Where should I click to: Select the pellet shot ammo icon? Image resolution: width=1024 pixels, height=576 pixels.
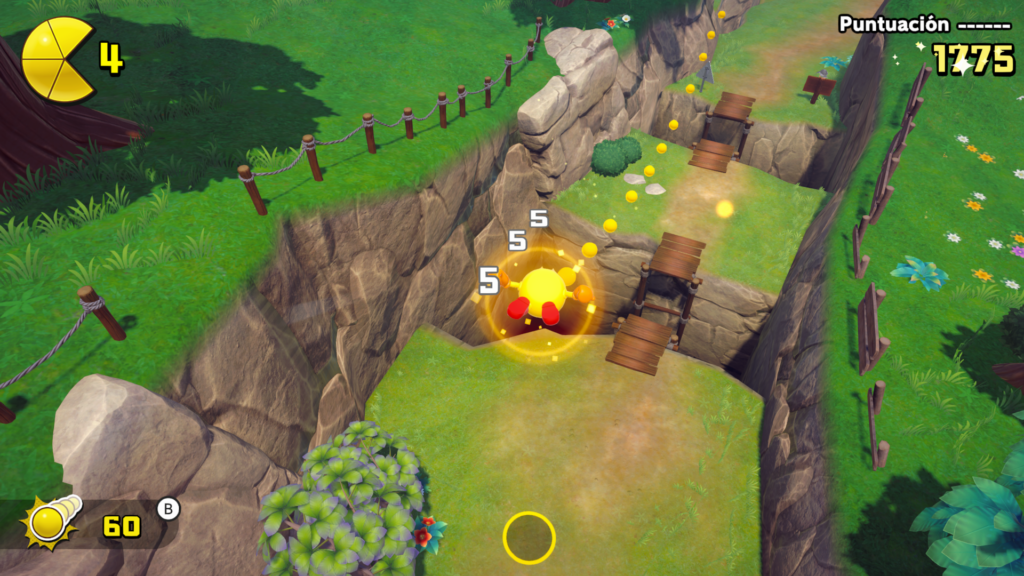tap(53, 520)
